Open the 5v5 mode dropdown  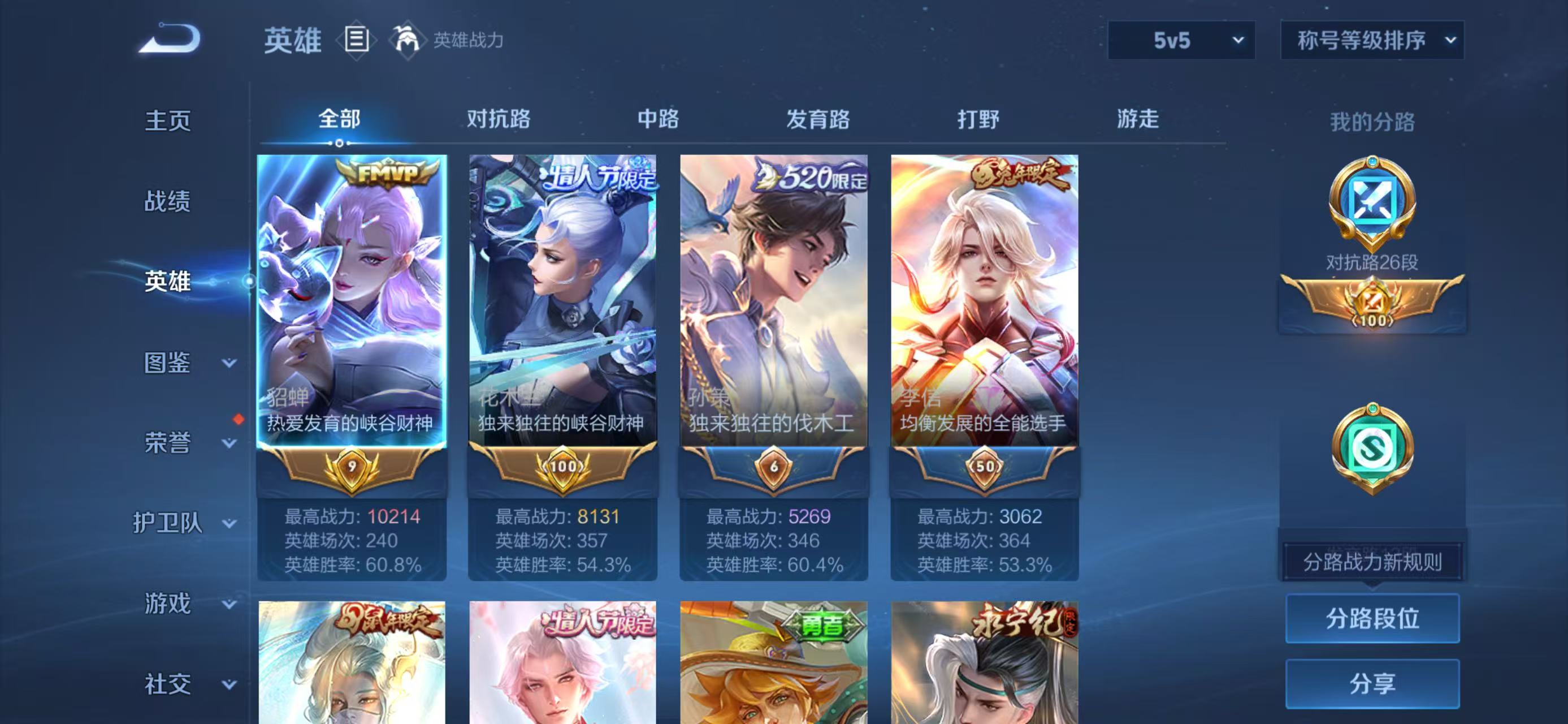pyautogui.click(x=1181, y=41)
